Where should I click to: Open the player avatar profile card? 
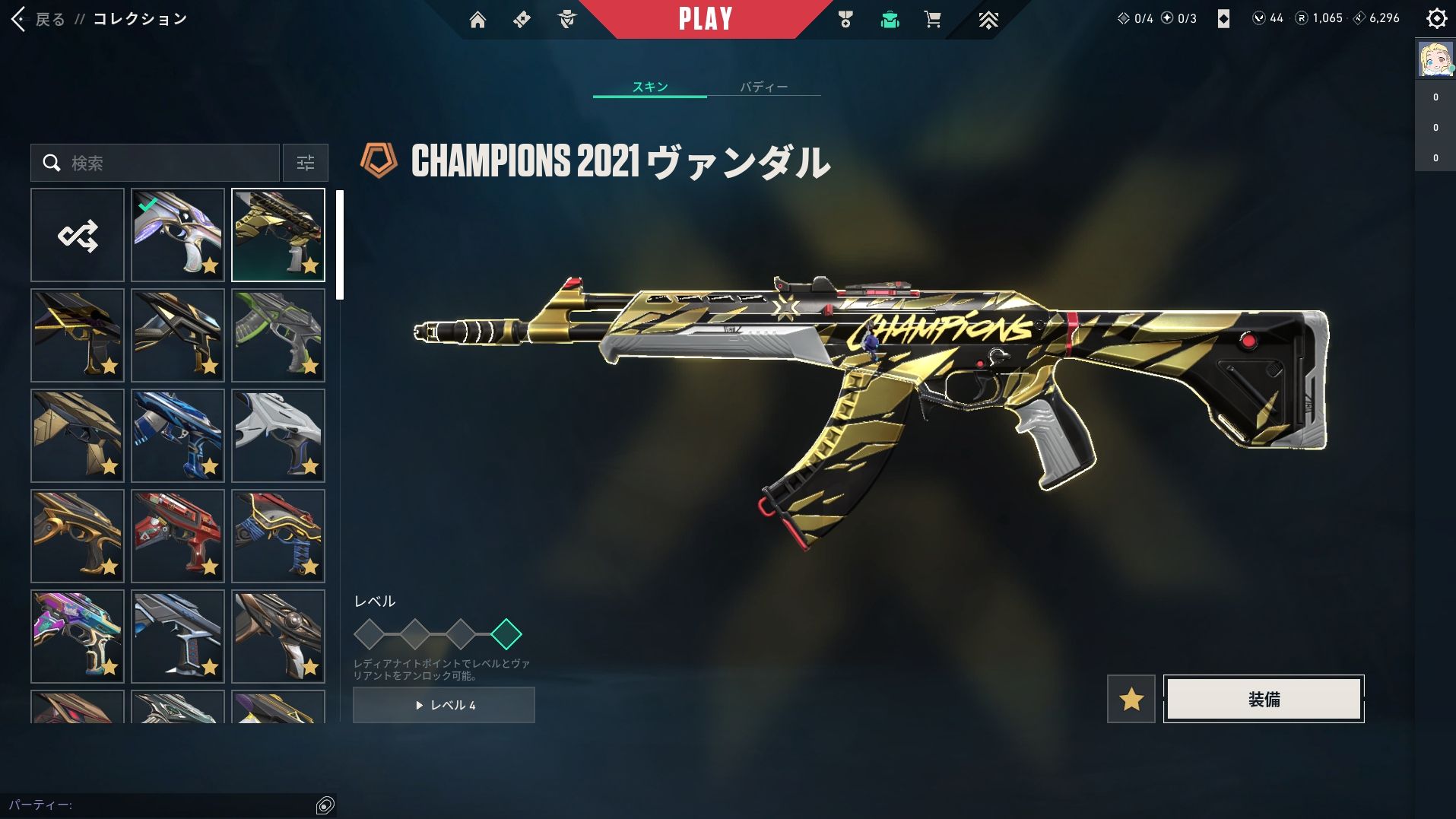(1435, 59)
